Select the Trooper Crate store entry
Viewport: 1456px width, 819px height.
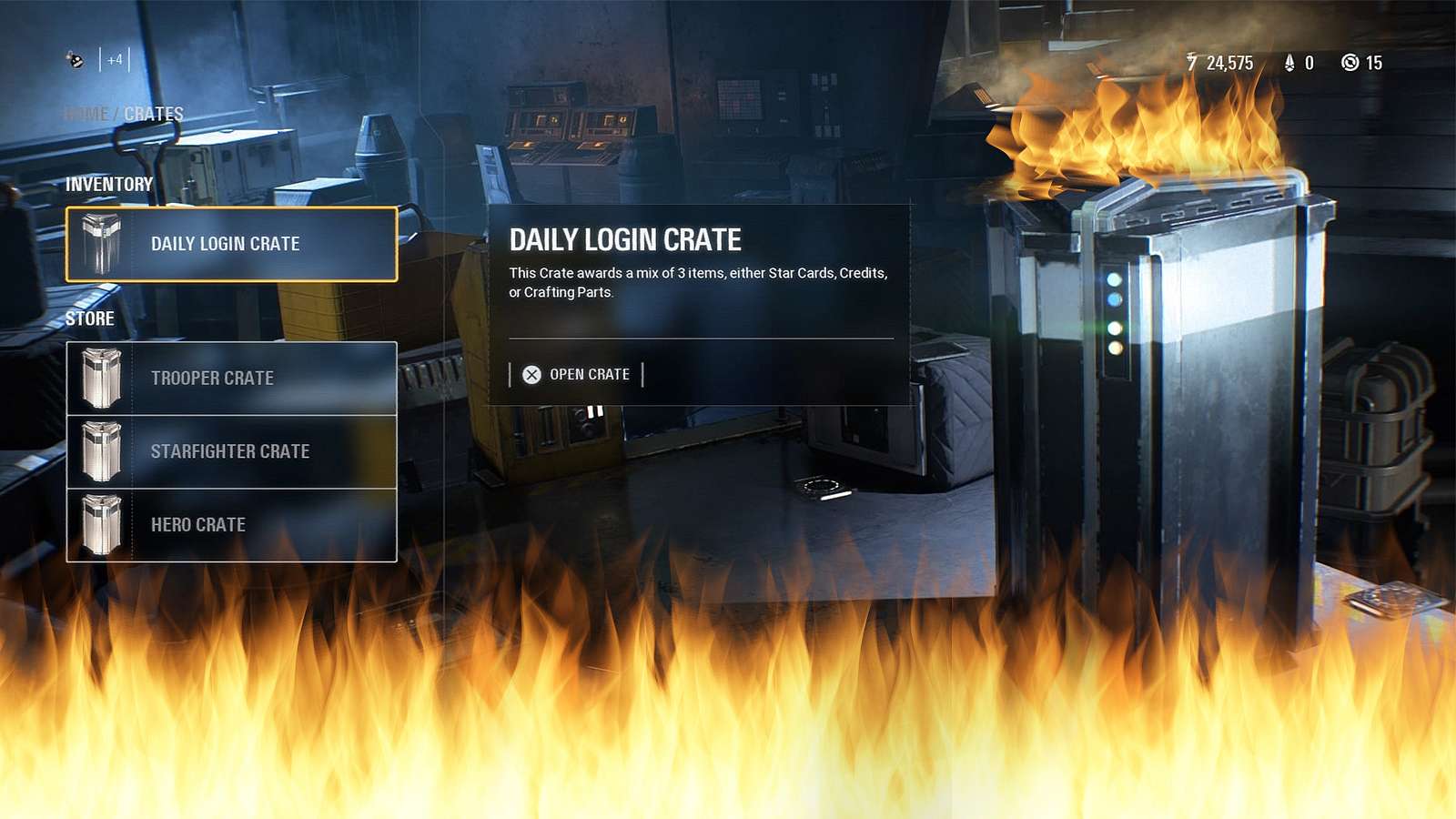click(x=232, y=378)
